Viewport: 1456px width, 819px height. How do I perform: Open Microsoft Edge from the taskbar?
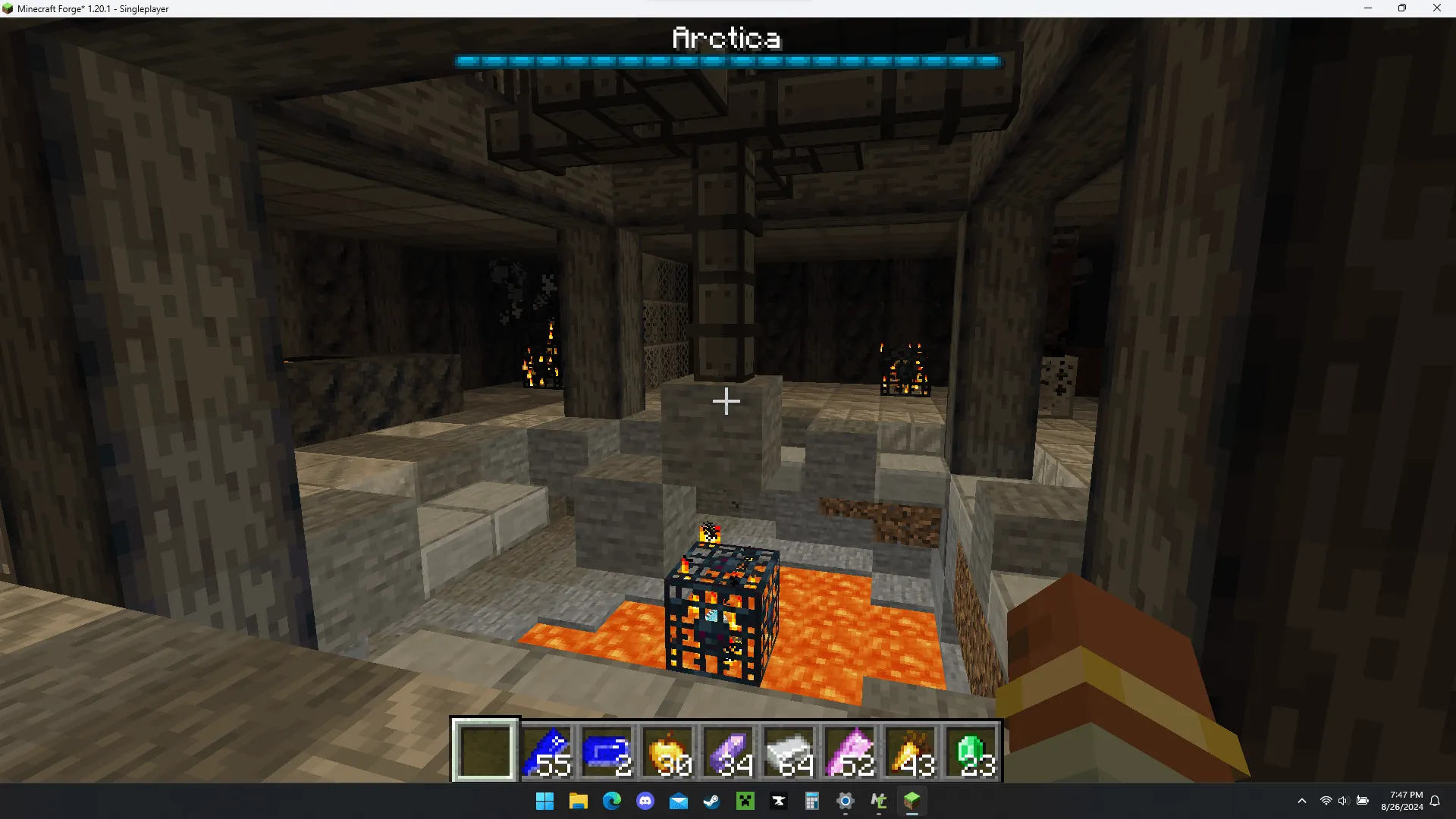coord(612,802)
